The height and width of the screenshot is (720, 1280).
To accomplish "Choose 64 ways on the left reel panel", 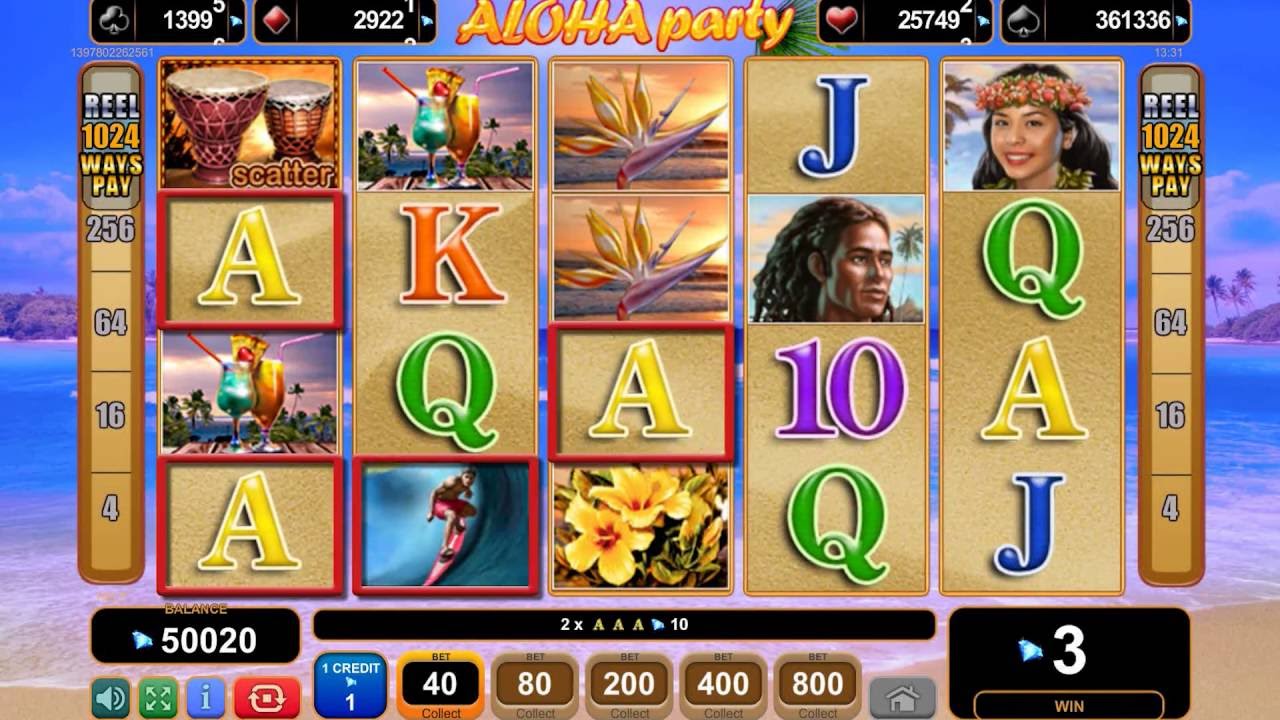I will 111,322.
